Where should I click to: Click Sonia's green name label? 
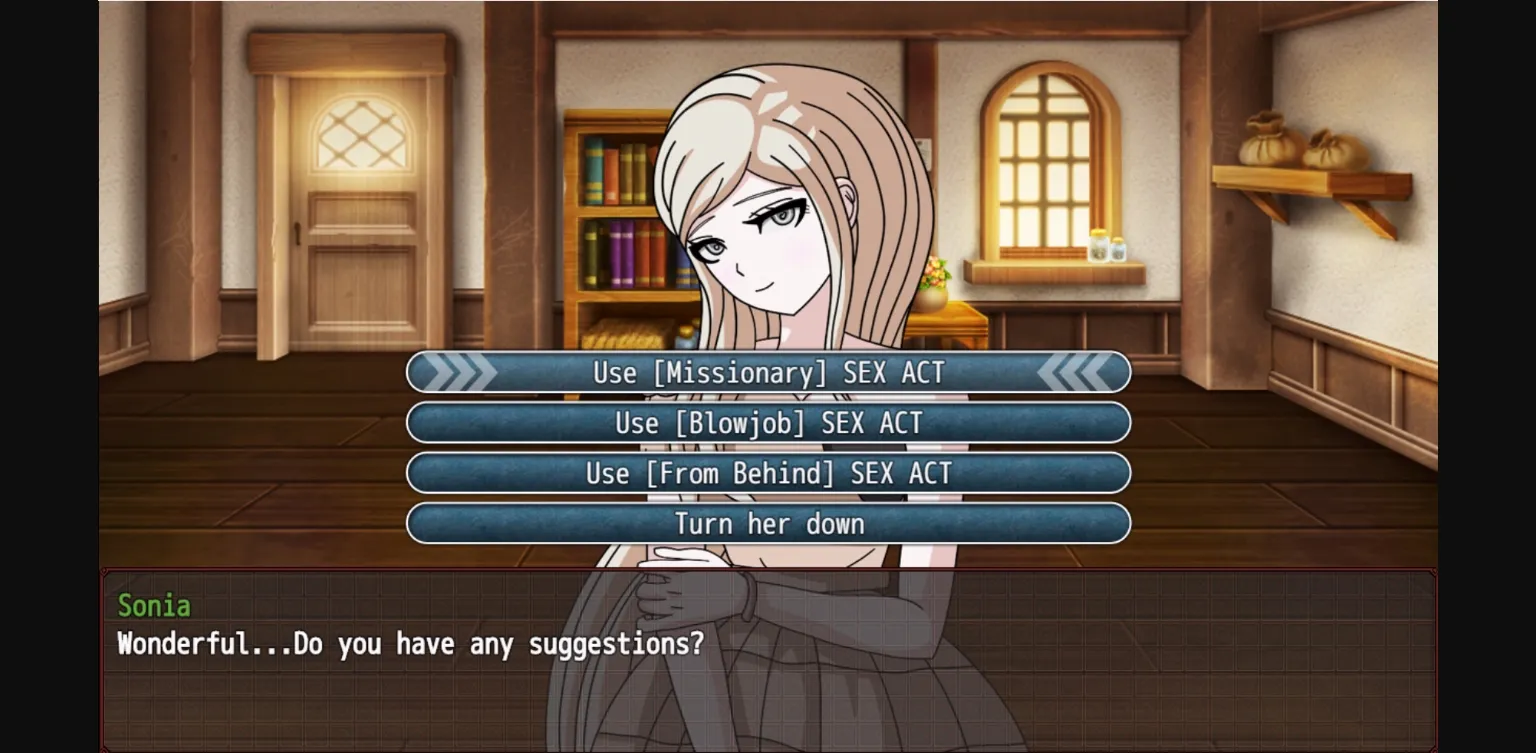click(x=155, y=606)
